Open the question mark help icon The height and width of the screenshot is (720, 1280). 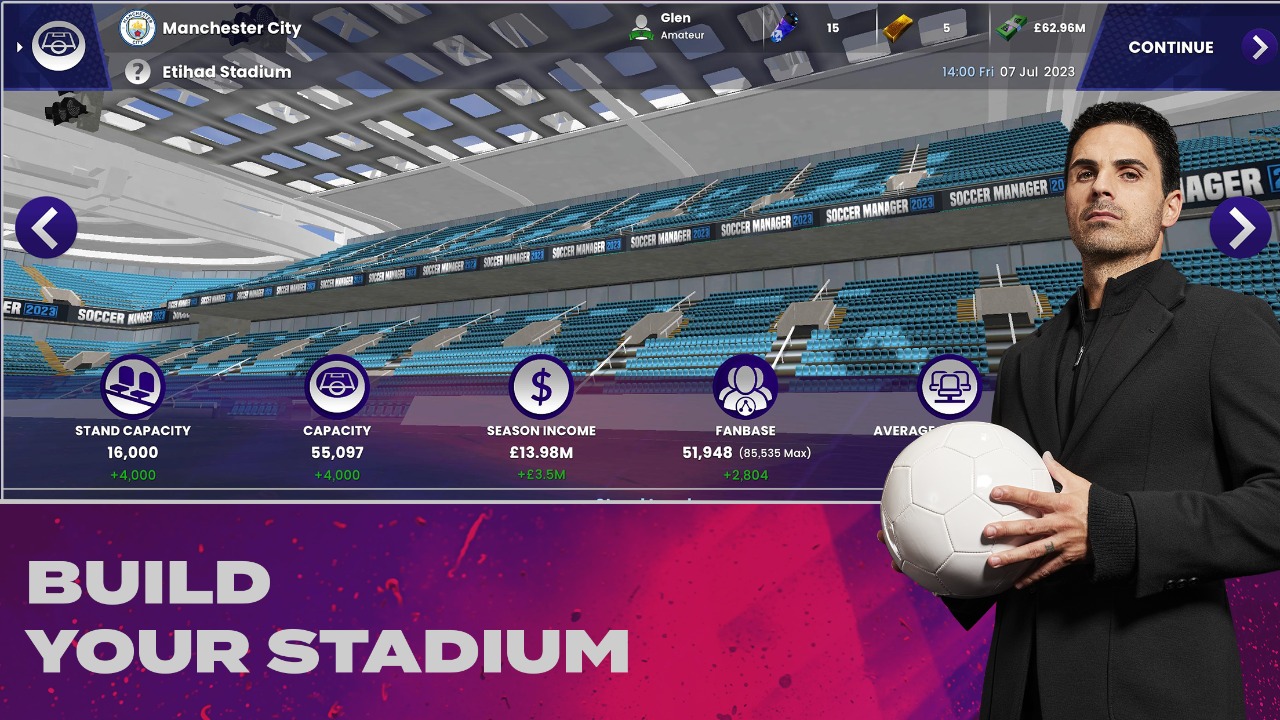tap(138, 72)
